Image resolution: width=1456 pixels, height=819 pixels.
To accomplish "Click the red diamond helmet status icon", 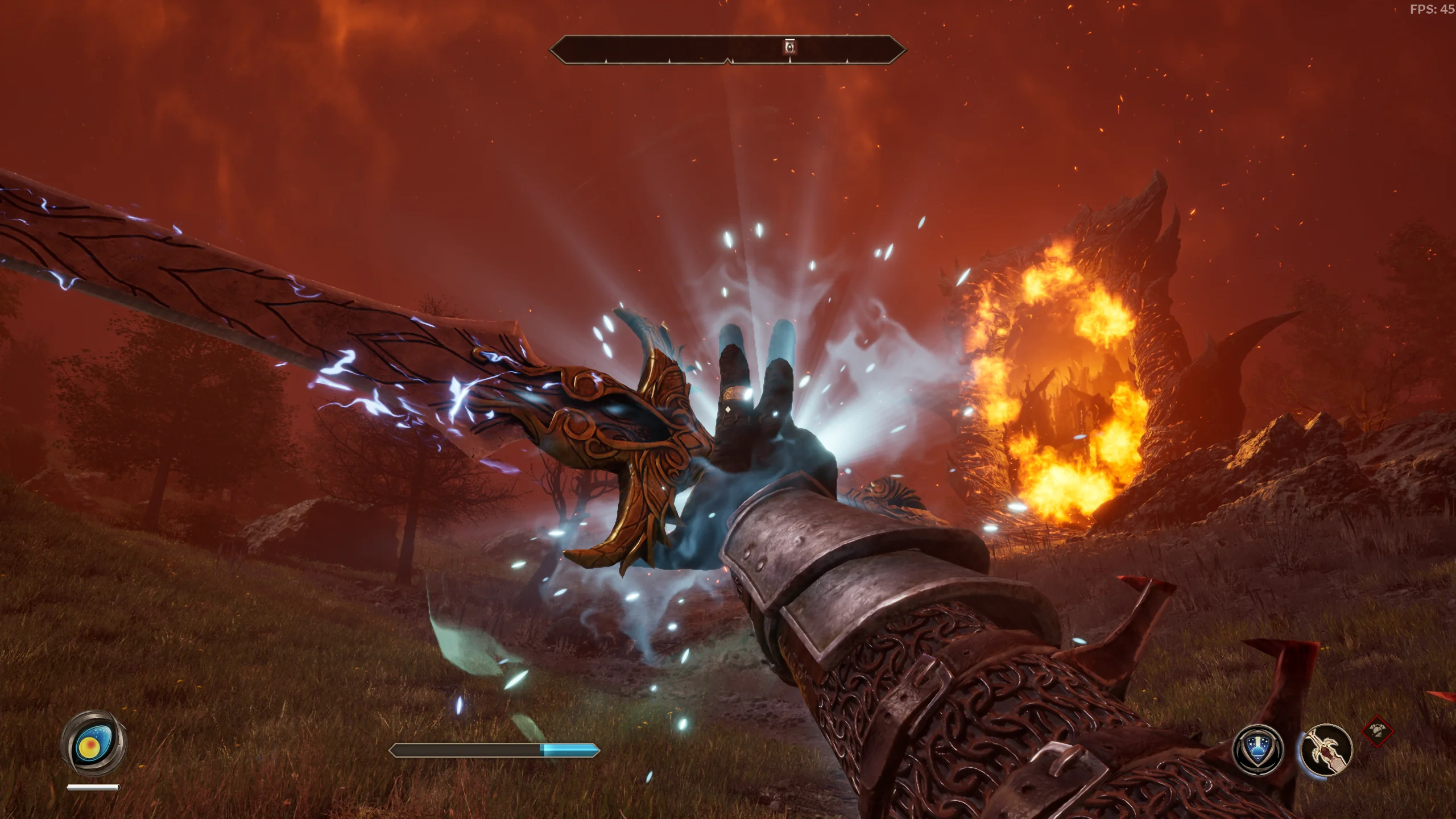I will (1378, 731).
